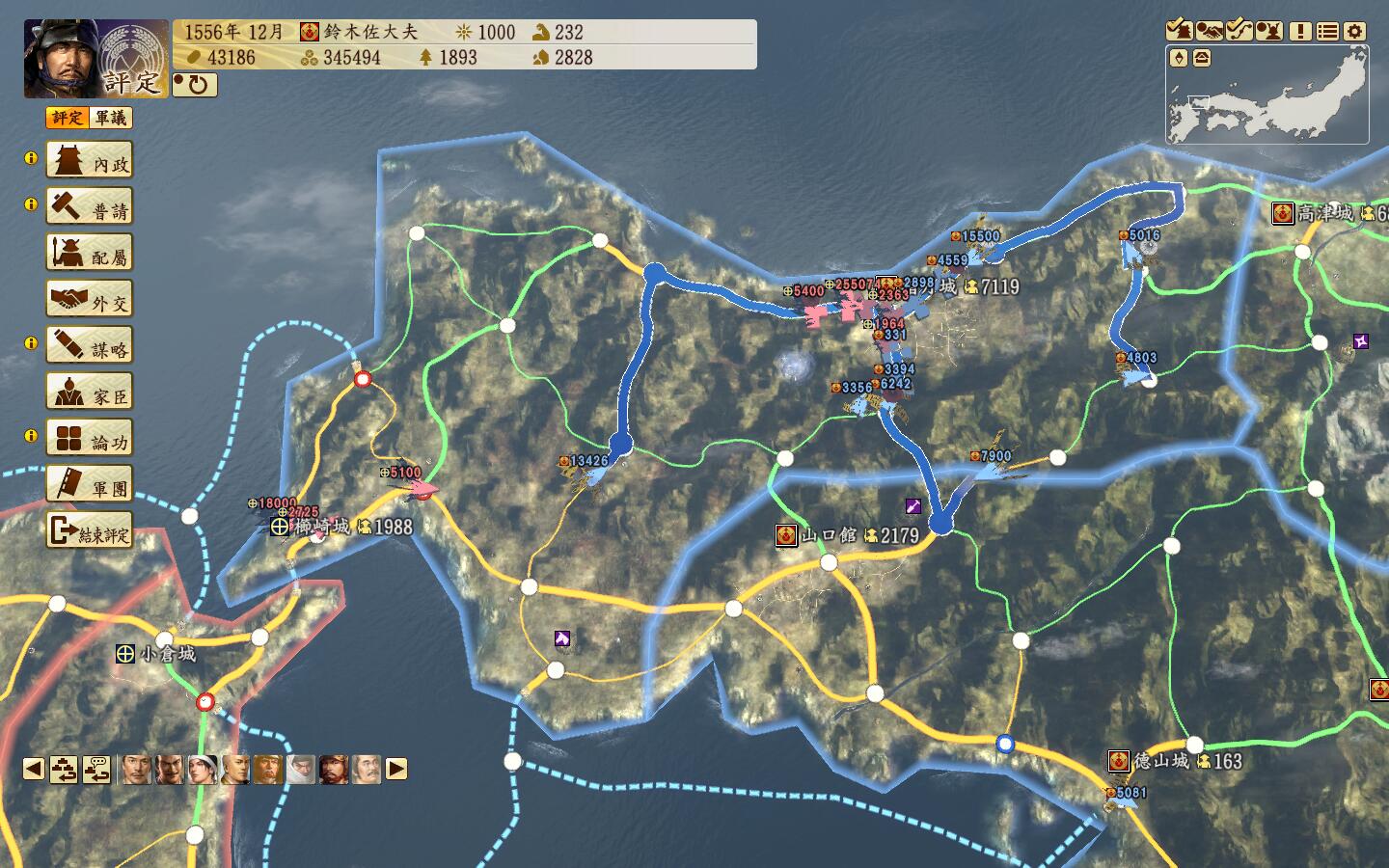This screenshot has width=1389, height=868.
Task: Select the 家臣 retainers menu
Action: click(x=90, y=393)
